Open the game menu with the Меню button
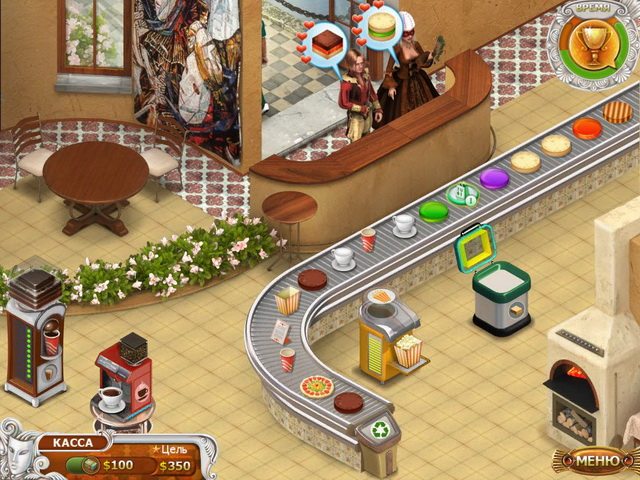This screenshot has height=480, width=640. 596,459
